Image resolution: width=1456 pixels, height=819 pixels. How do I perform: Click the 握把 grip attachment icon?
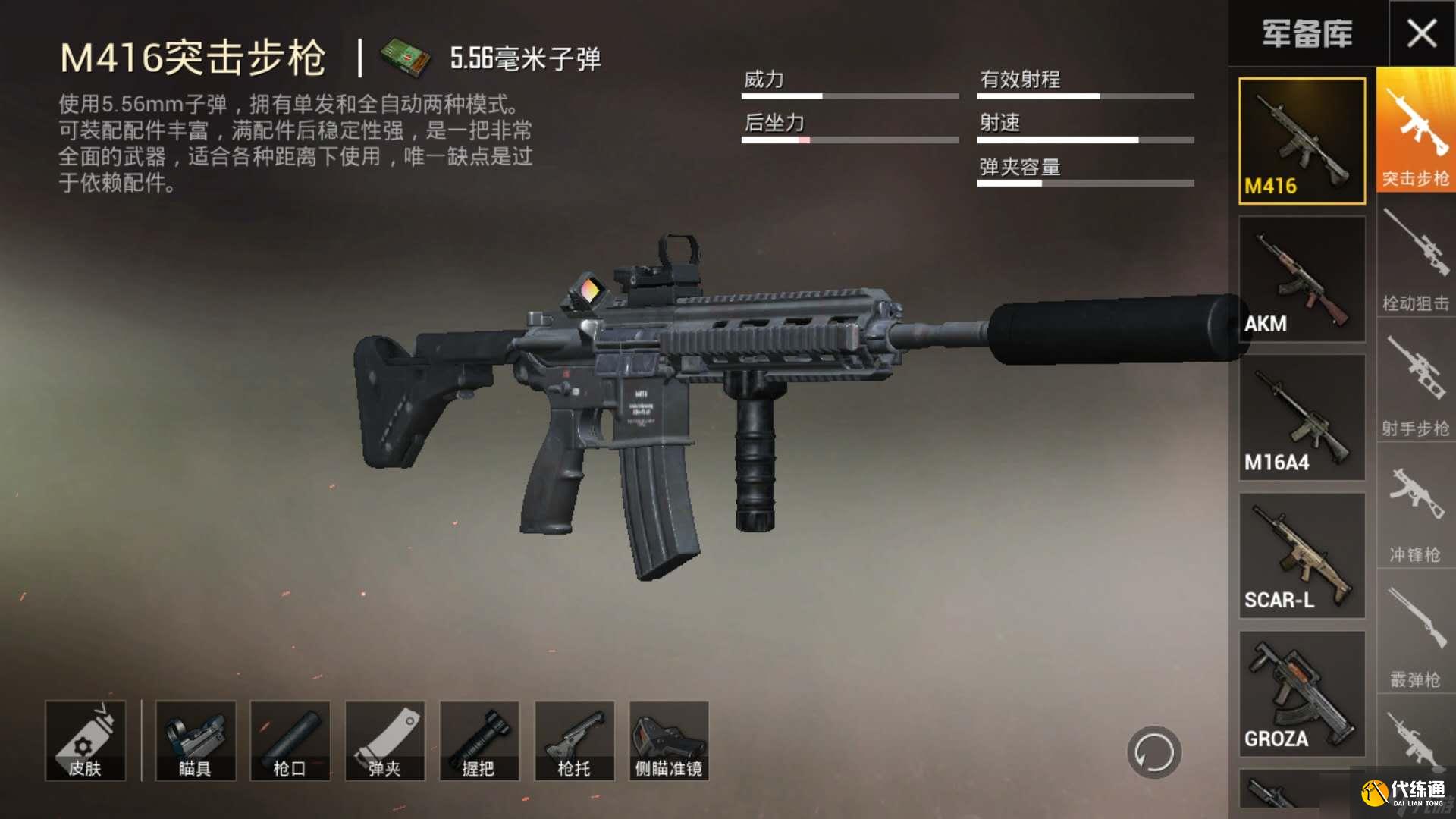pyautogui.click(x=479, y=741)
